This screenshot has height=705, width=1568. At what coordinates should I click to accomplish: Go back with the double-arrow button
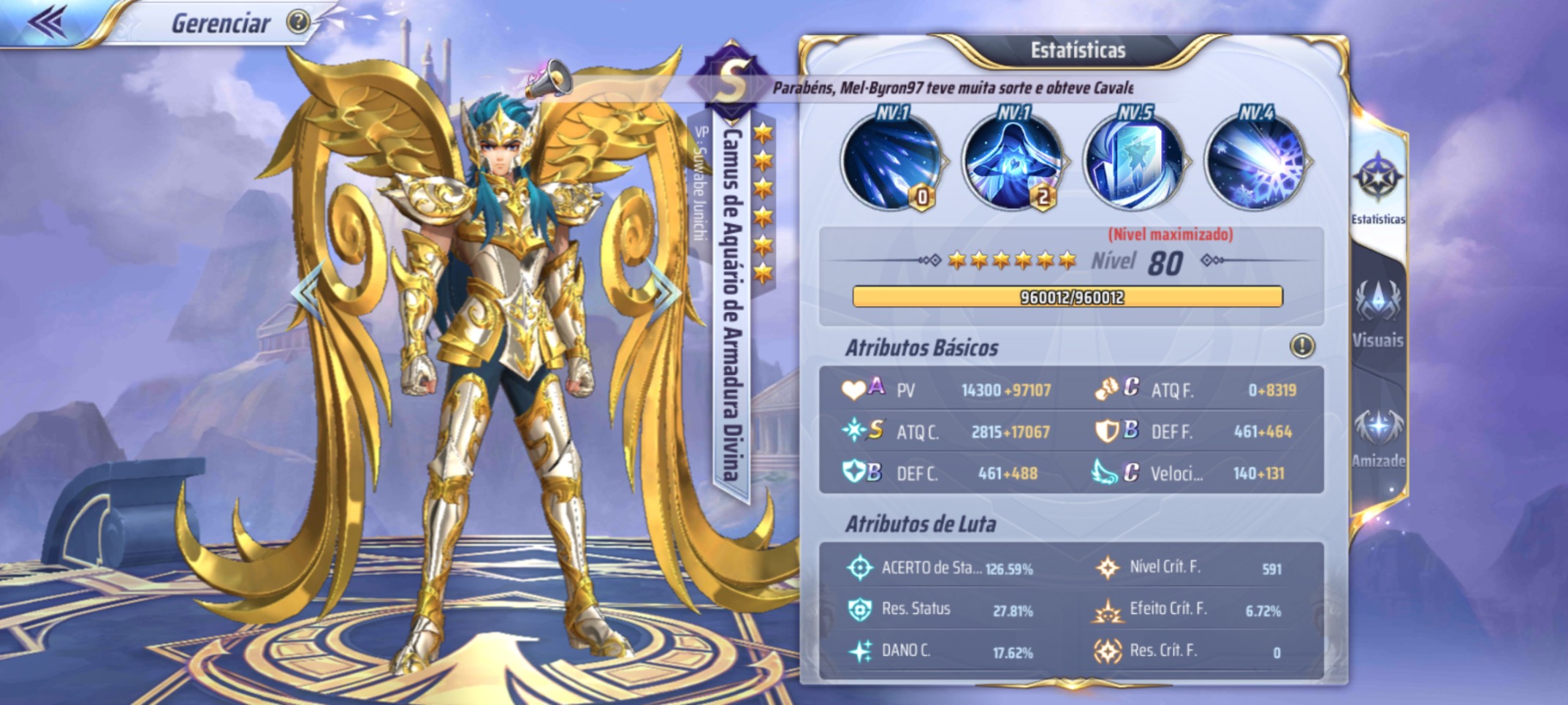[x=48, y=22]
